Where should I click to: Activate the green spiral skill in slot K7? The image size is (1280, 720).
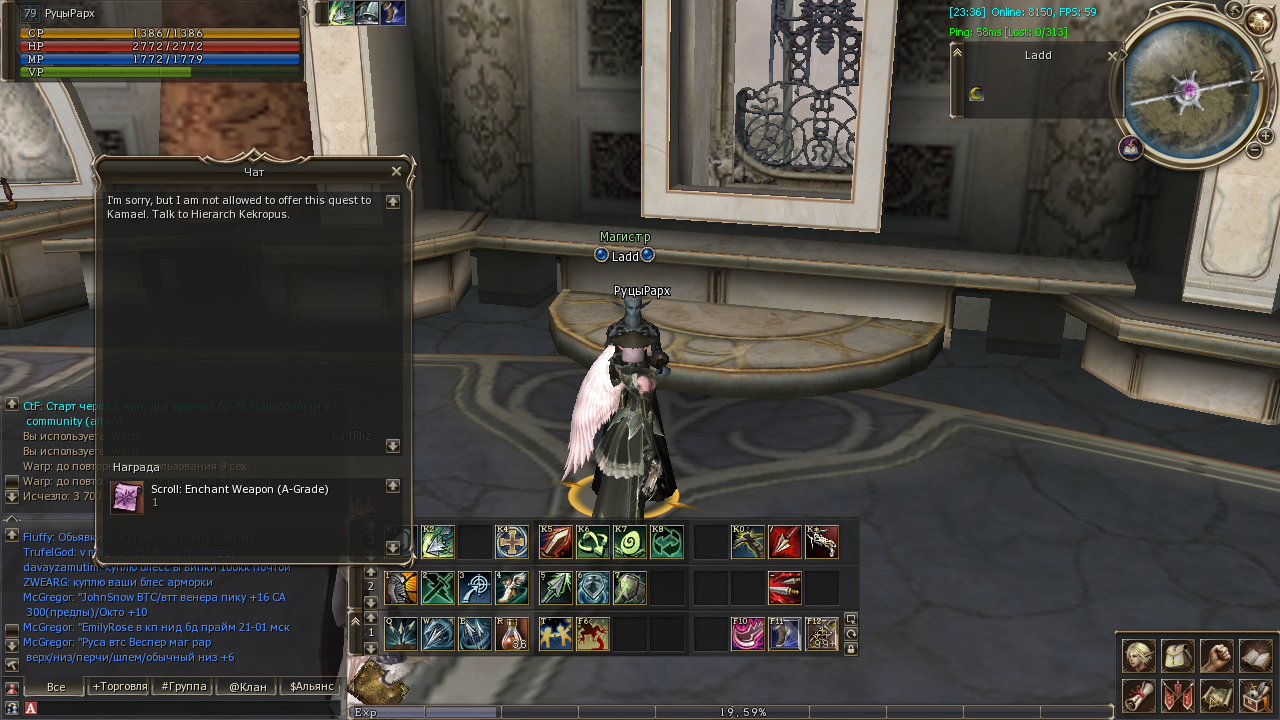tap(630, 542)
